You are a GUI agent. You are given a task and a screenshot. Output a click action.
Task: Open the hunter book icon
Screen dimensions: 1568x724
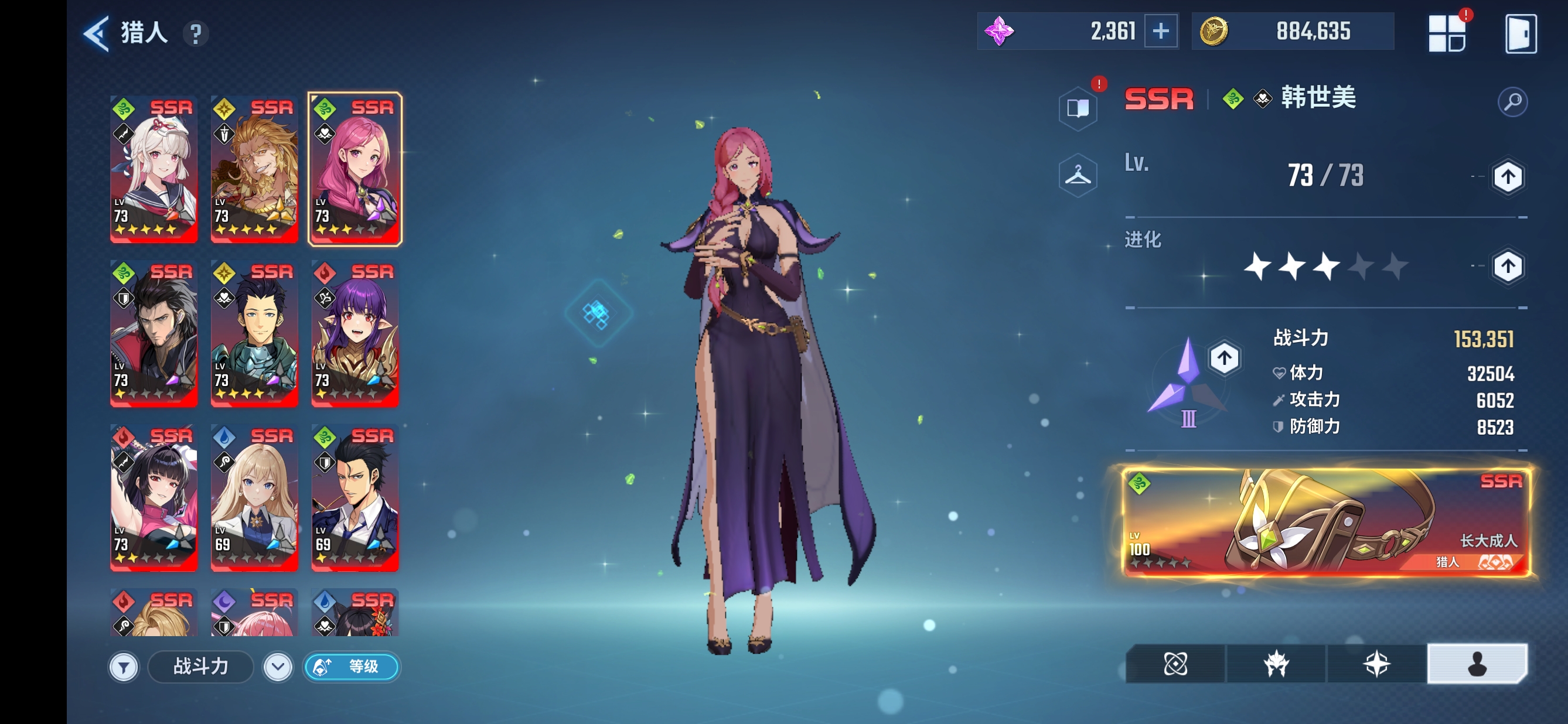[x=1078, y=108]
